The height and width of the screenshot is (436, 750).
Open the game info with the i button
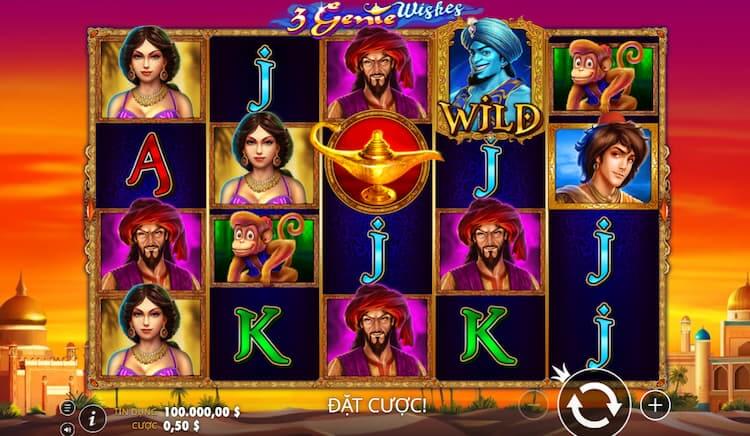[93, 413]
